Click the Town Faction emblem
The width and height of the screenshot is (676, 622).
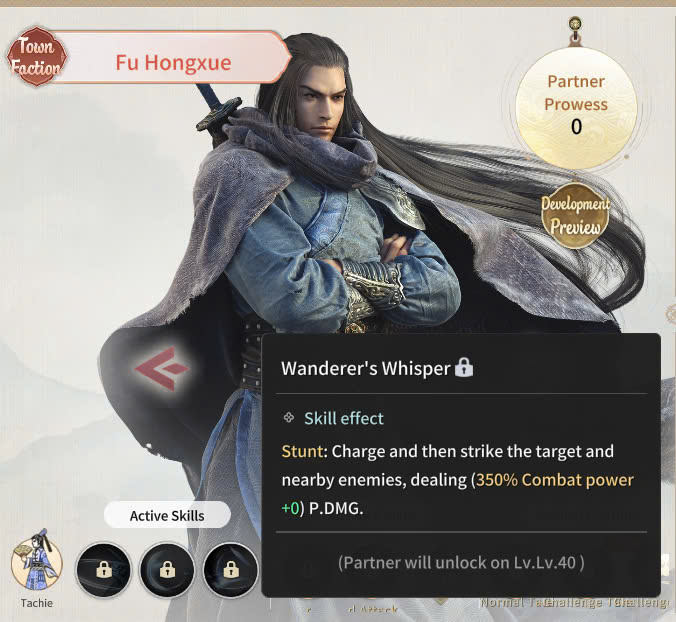[36, 58]
